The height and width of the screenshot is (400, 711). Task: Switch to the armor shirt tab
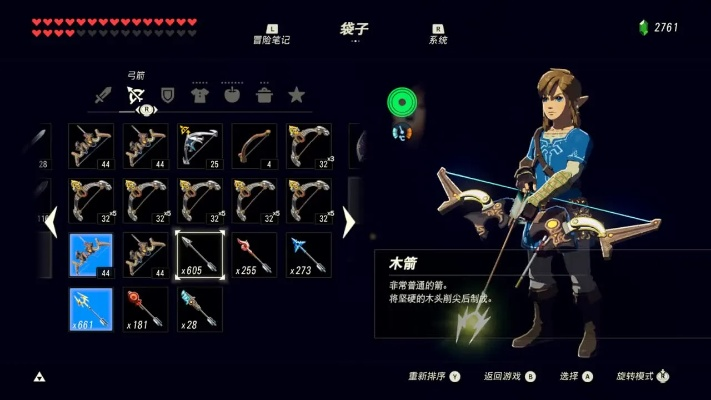point(200,96)
